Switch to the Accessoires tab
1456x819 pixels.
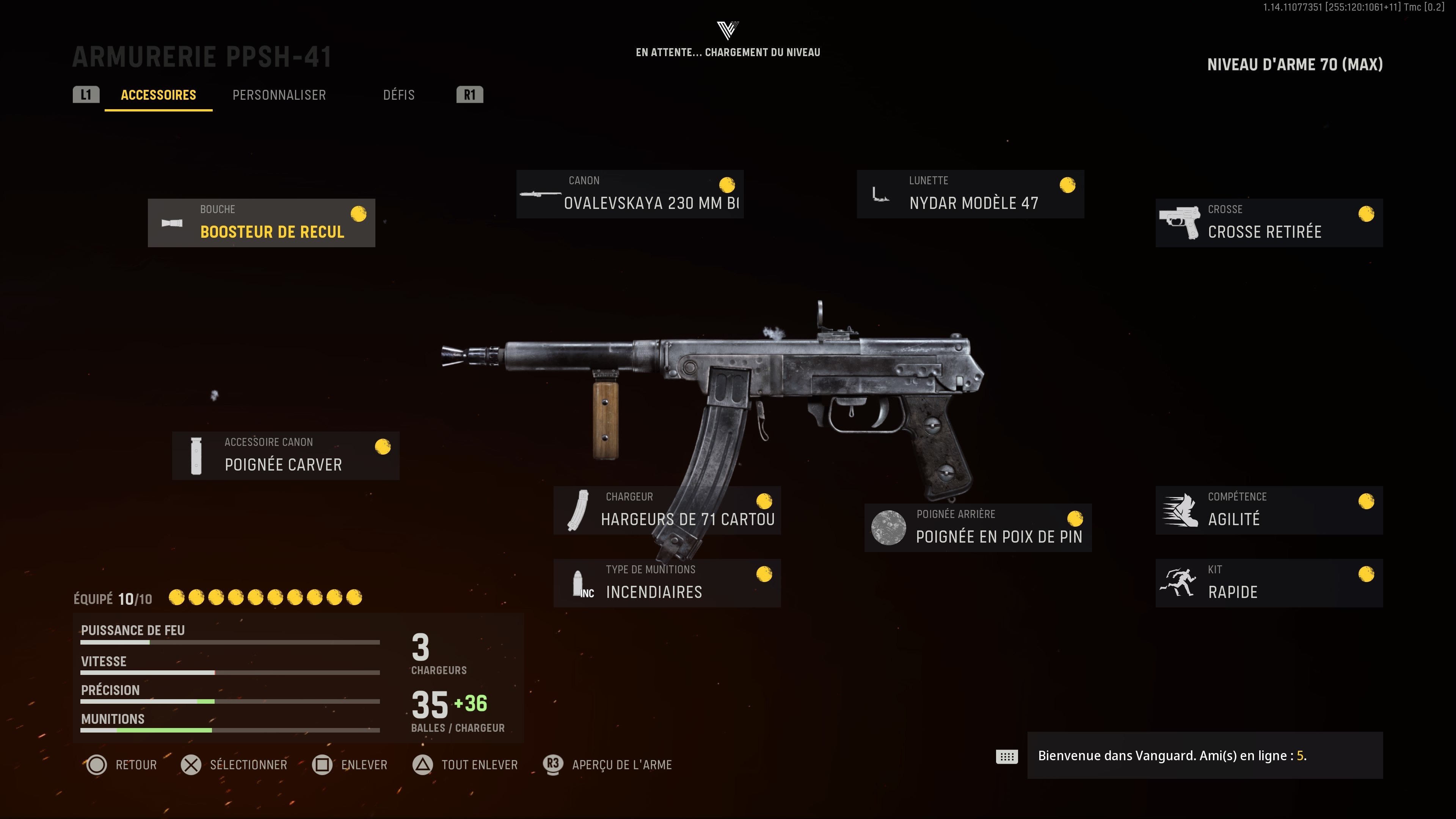click(158, 95)
